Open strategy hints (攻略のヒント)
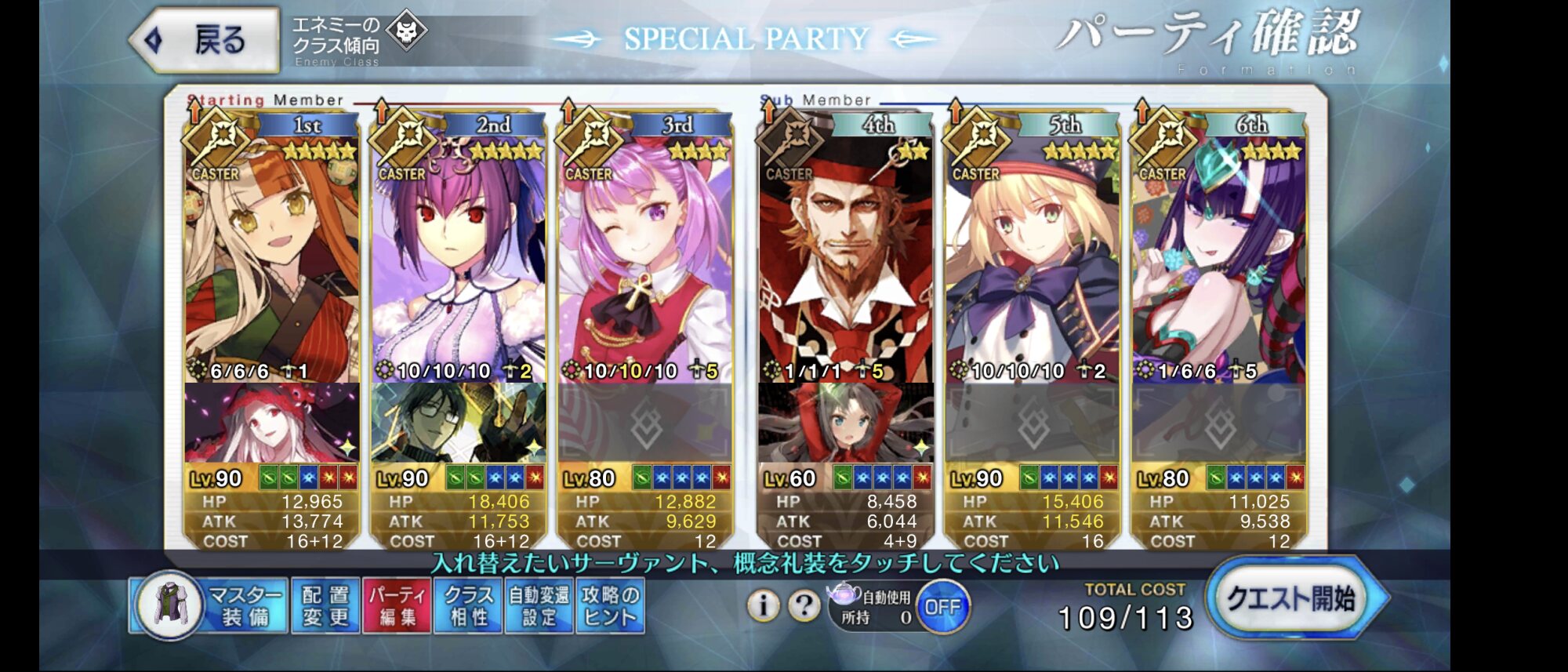The width and height of the screenshot is (1568, 672). (x=610, y=605)
